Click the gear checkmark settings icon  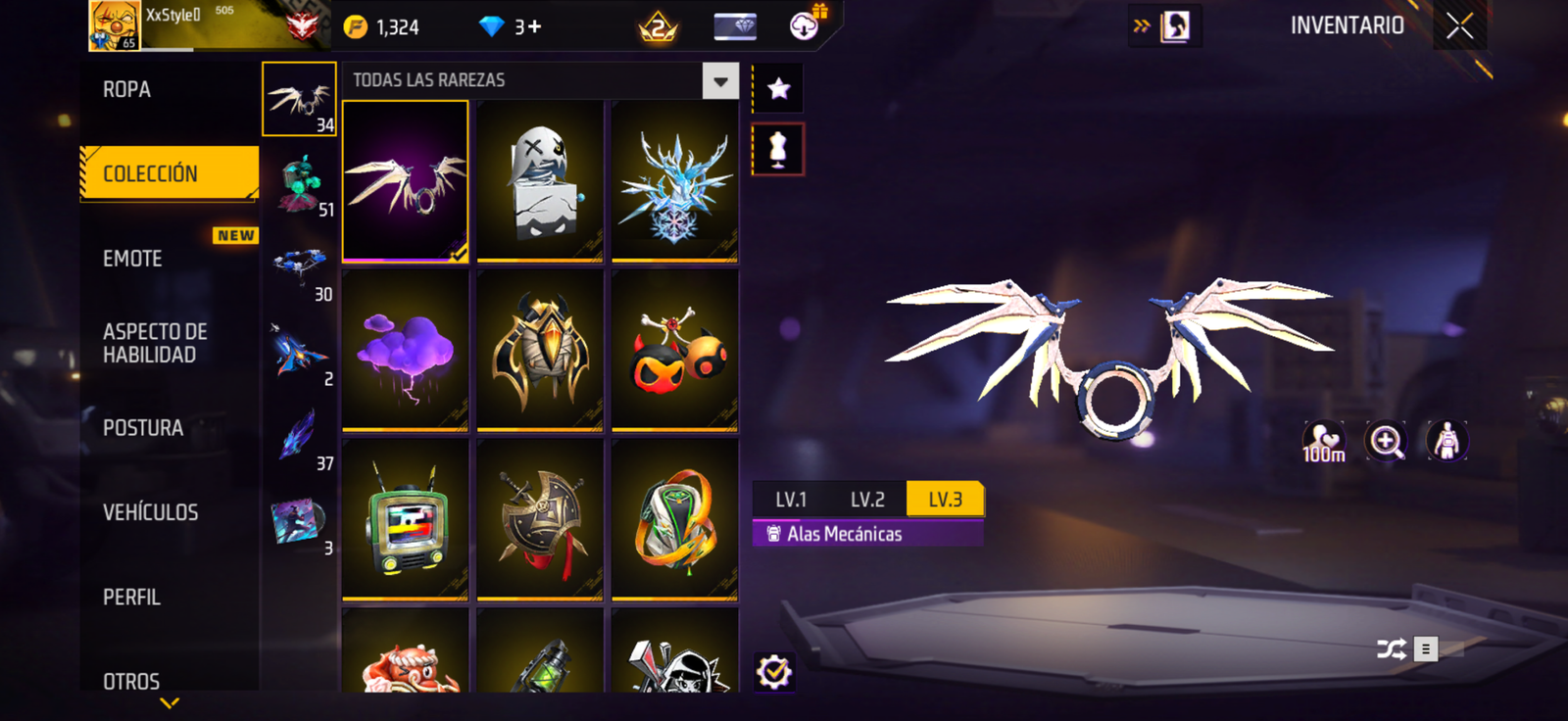tap(774, 672)
